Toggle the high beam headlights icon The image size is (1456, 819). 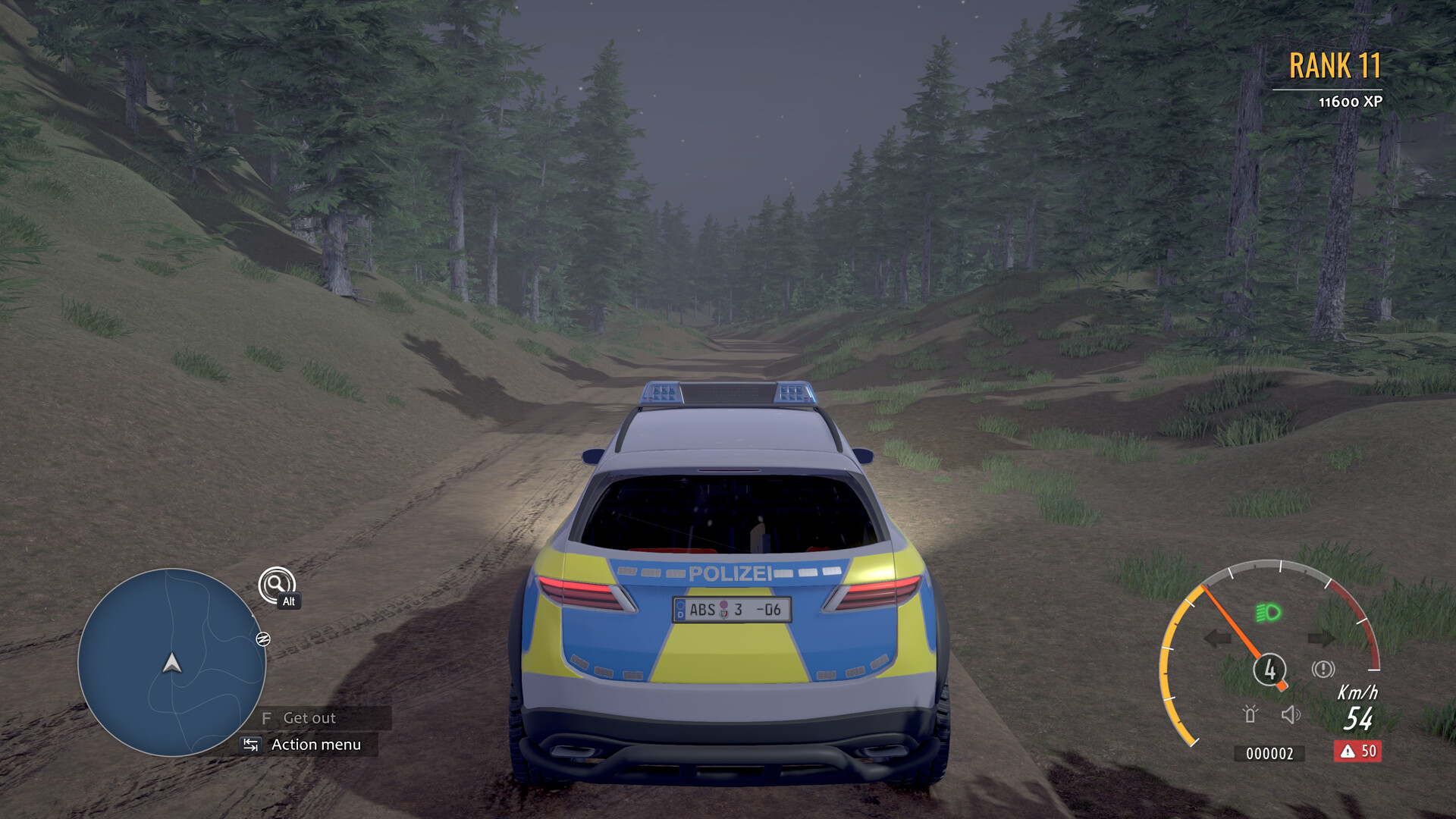tap(1267, 612)
